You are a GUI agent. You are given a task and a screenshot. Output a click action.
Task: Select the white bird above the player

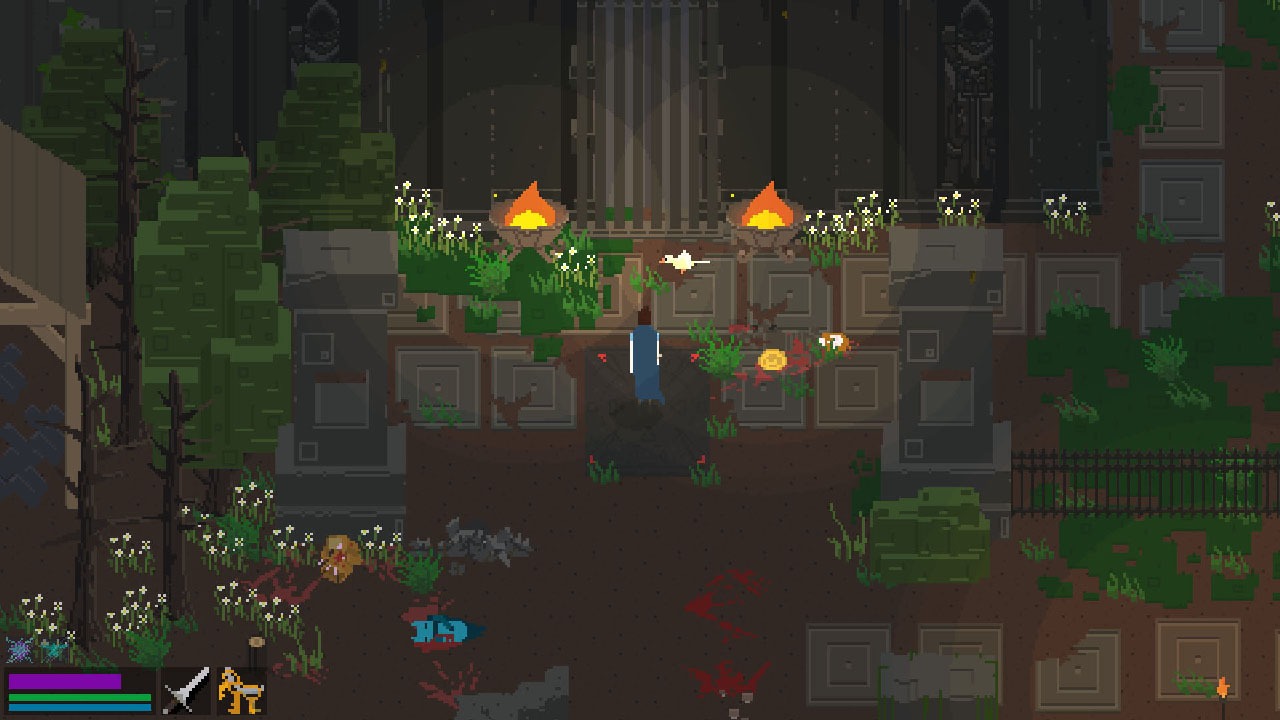coord(683,260)
